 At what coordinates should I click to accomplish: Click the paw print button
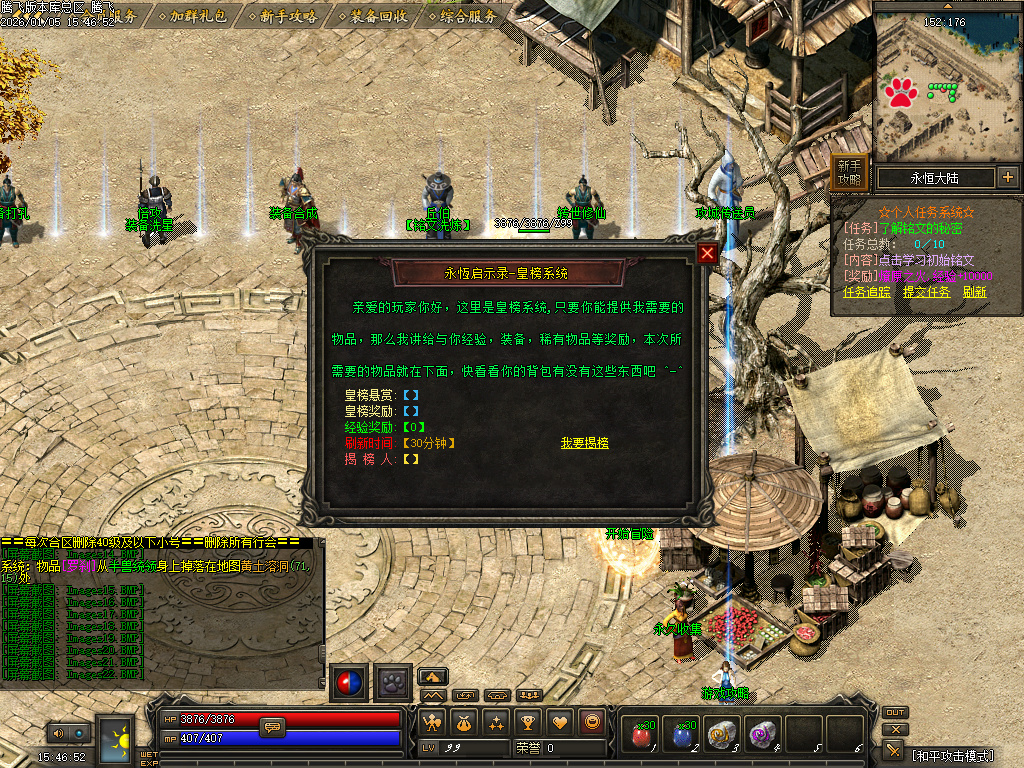tap(393, 683)
